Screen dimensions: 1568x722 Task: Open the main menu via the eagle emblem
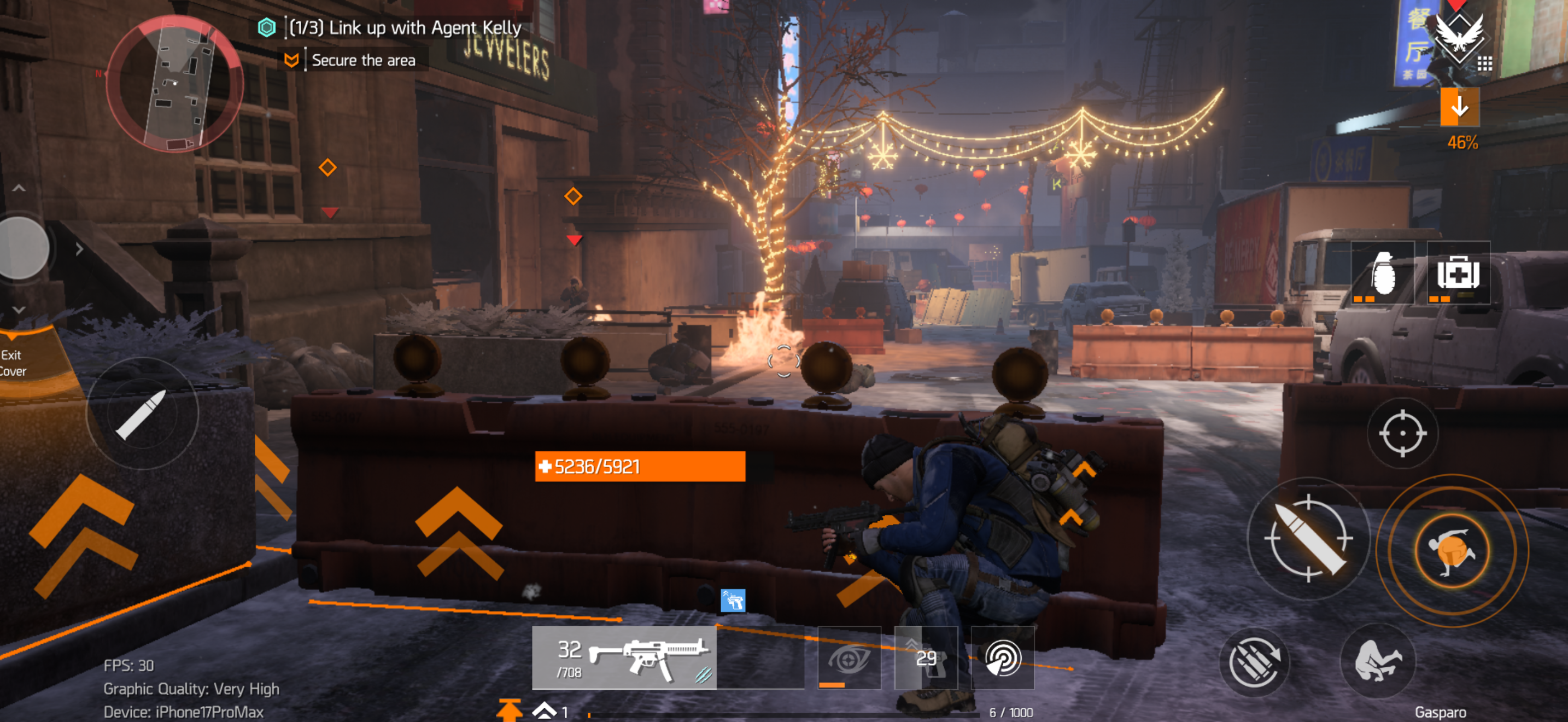tap(1459, 37)
